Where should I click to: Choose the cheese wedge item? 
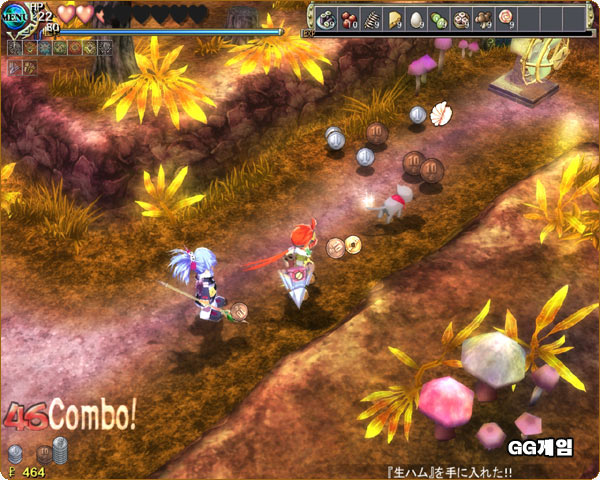pos(394,18)
